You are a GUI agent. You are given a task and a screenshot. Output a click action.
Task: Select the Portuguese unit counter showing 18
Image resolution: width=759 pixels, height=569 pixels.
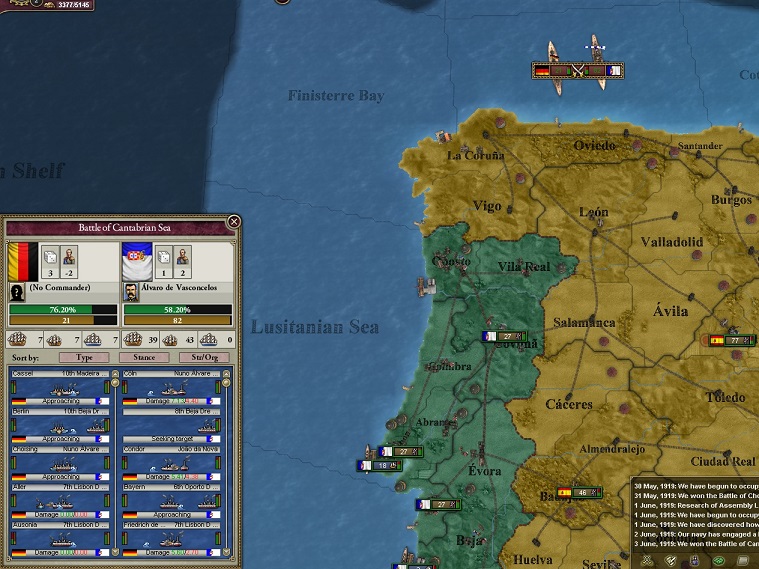tap(378, 465)
